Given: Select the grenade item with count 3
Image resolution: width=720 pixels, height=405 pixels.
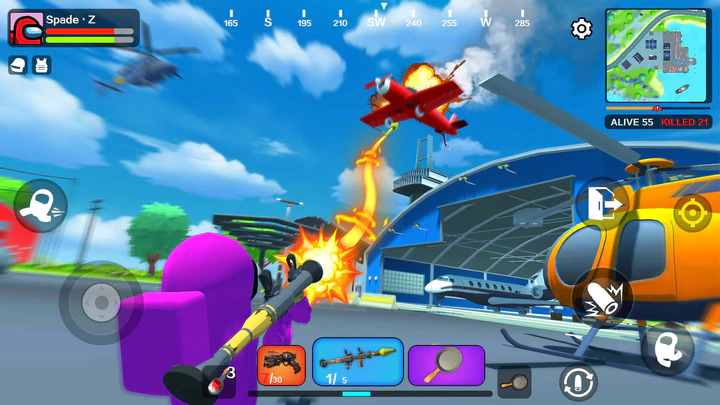Looking at the screenshot, I should (218, 380).
